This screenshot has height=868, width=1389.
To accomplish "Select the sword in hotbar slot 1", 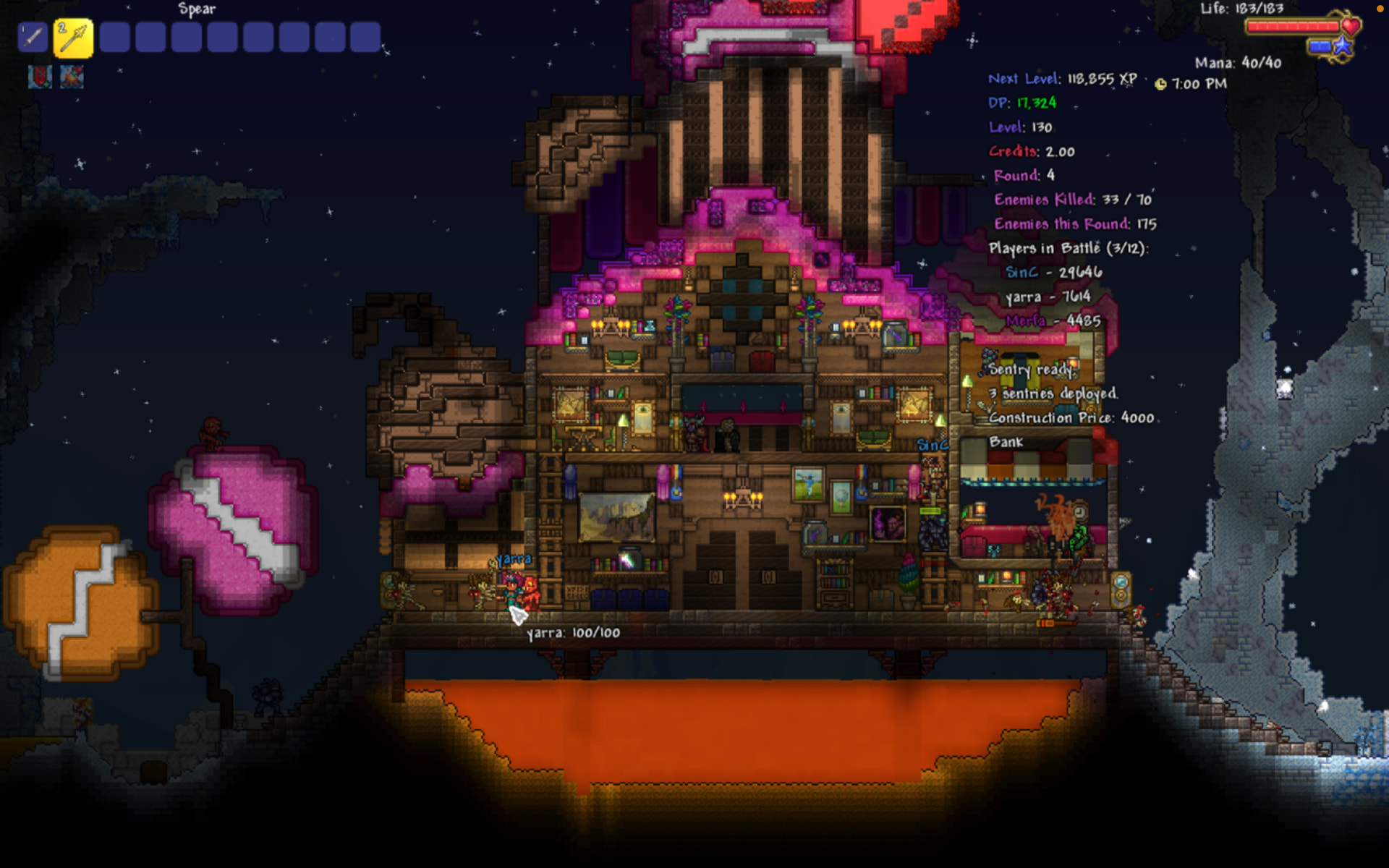I will pos(33,37).
